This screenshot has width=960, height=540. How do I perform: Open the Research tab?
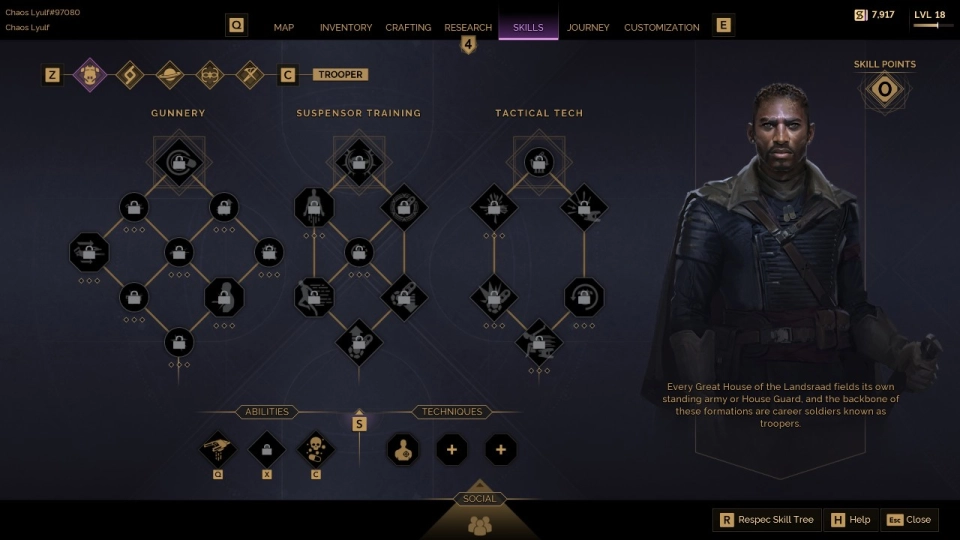[x=468, y=27]
